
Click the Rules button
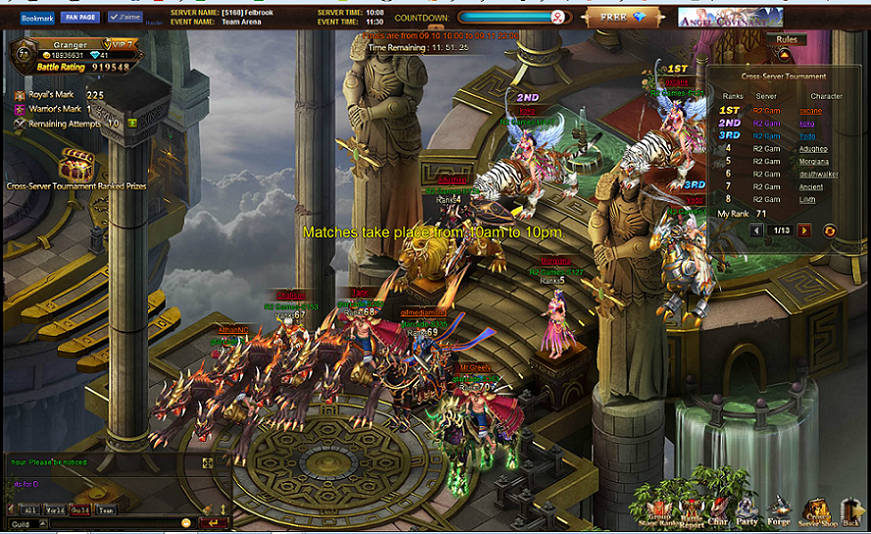pyautogui.click(x=784, y=41)
